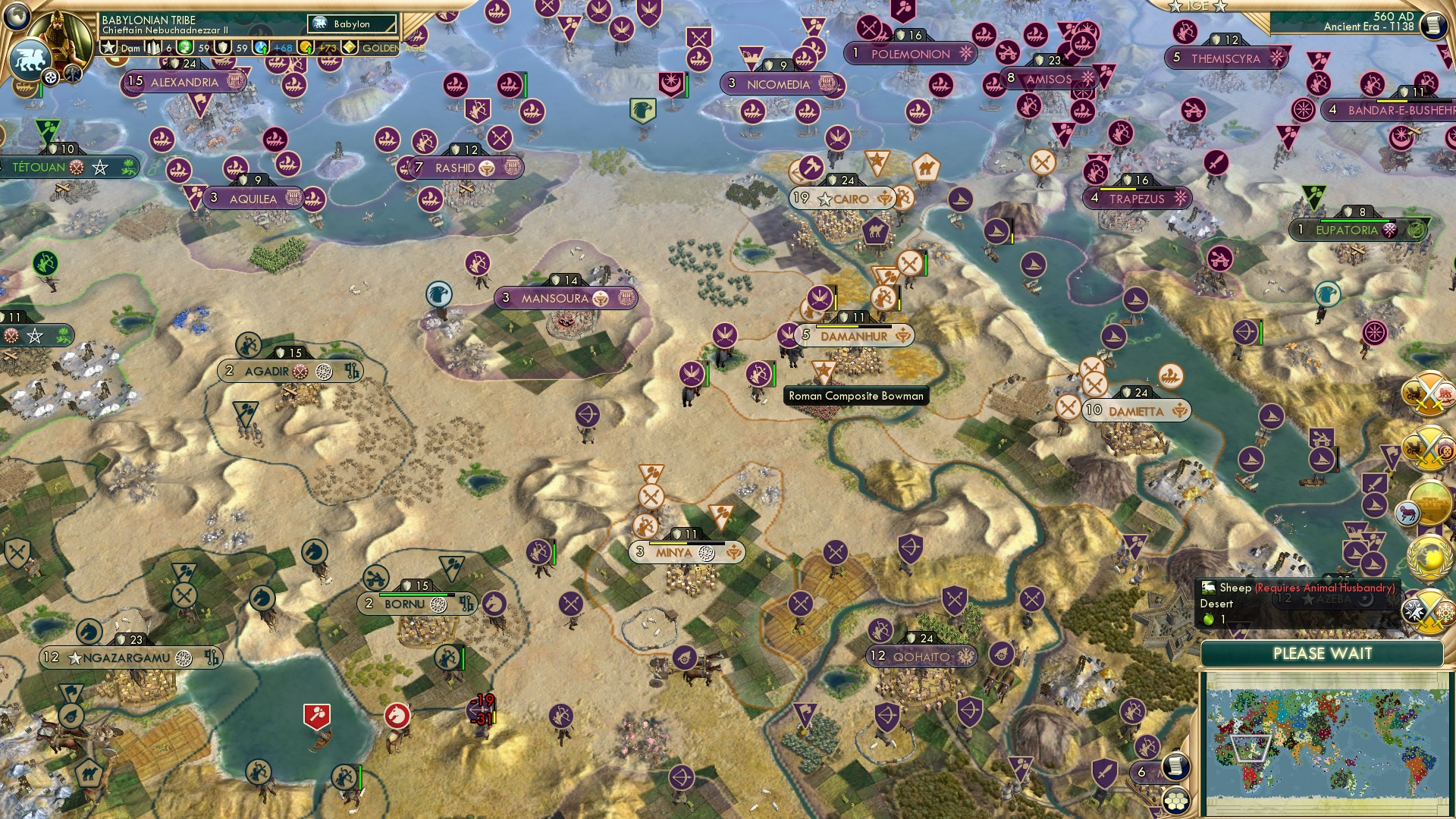Click the green science flask showing 59
This screenshot has width=1456, height=819.
(184, 48)
